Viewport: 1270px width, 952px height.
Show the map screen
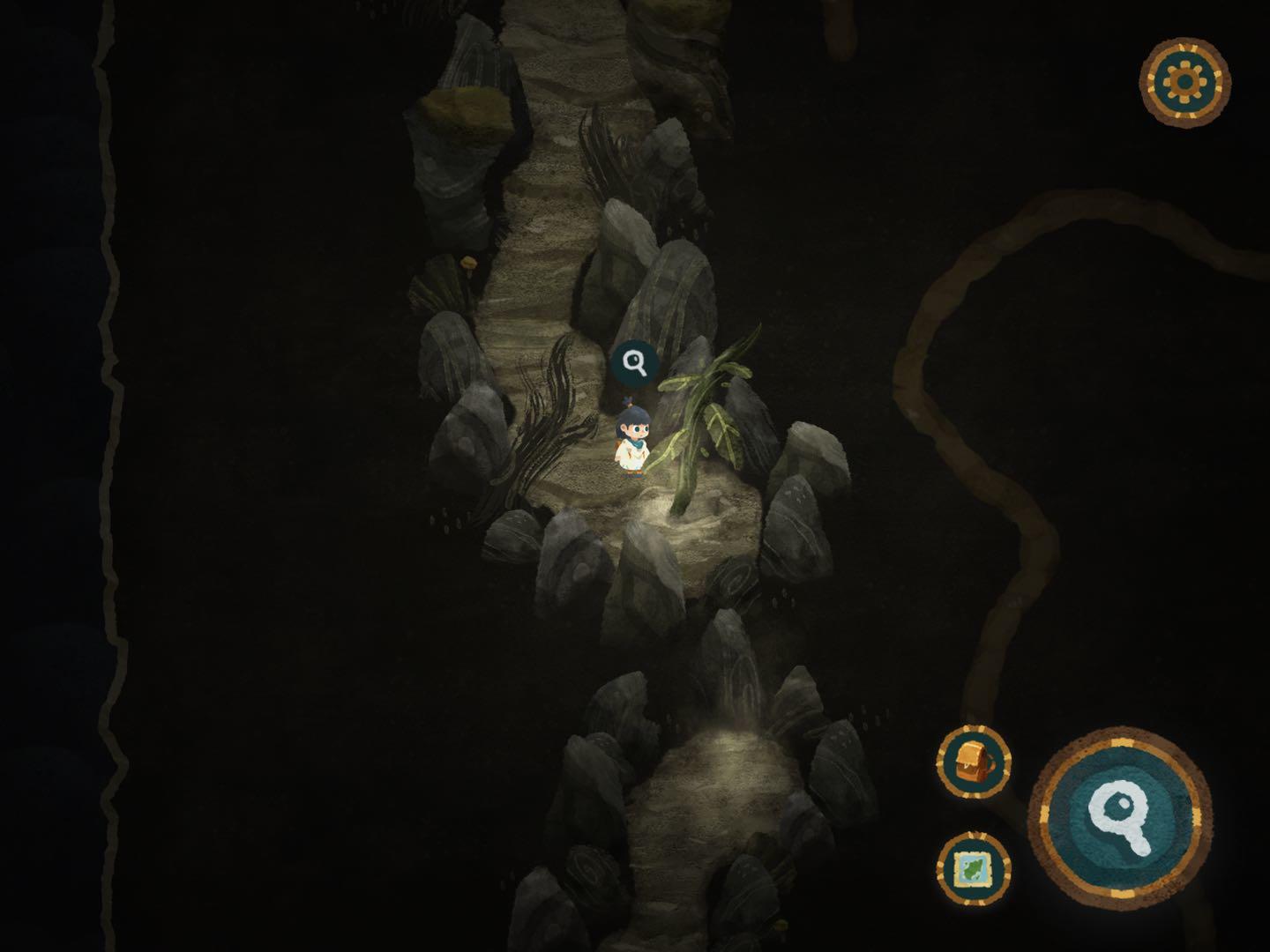click(x=973, y=868)
